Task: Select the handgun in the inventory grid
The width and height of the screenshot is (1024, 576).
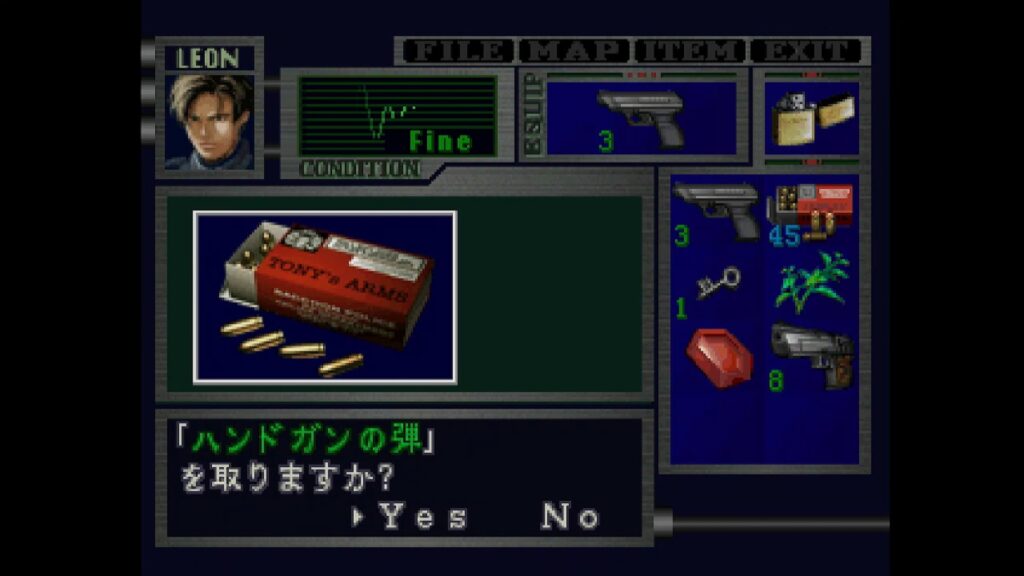Action: 716,211
